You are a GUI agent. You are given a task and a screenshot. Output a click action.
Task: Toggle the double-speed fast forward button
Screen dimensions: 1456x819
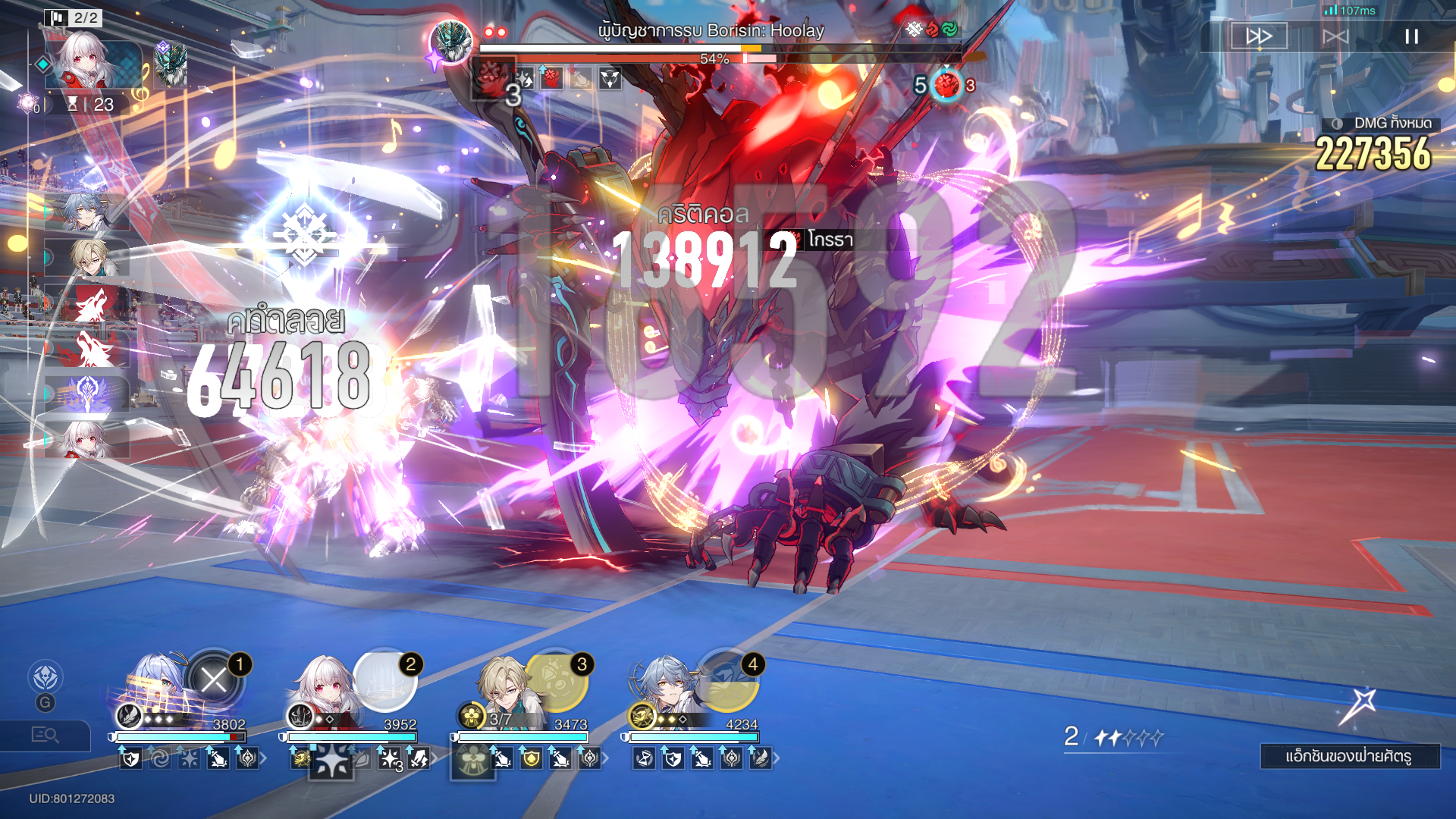pyautogui.click(x=1259, y=36)
